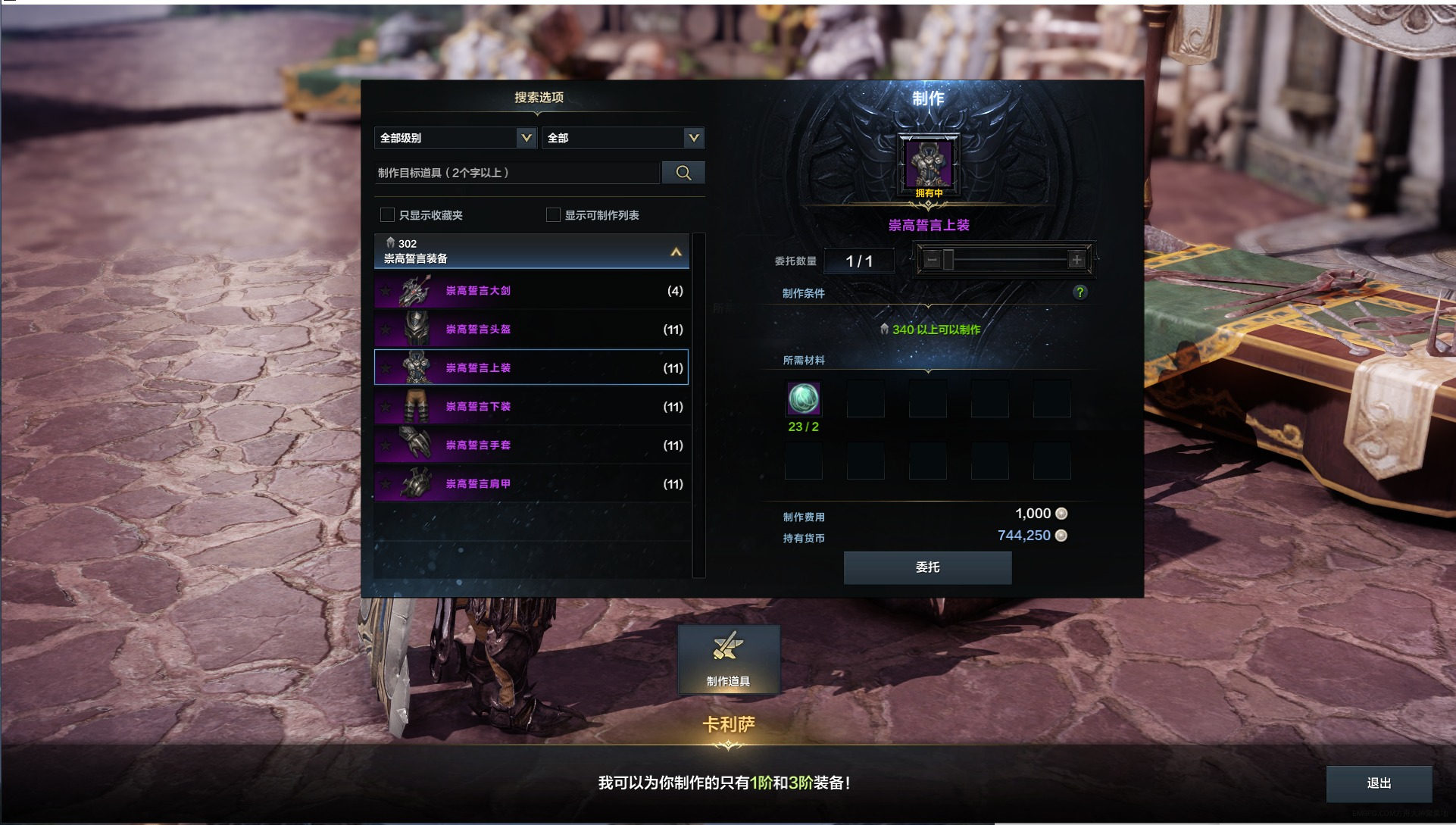Viewport: 1456px width, 825px height.
Task: Select the 崇高誓言上装 recipe row
Action: click(531, 368)
